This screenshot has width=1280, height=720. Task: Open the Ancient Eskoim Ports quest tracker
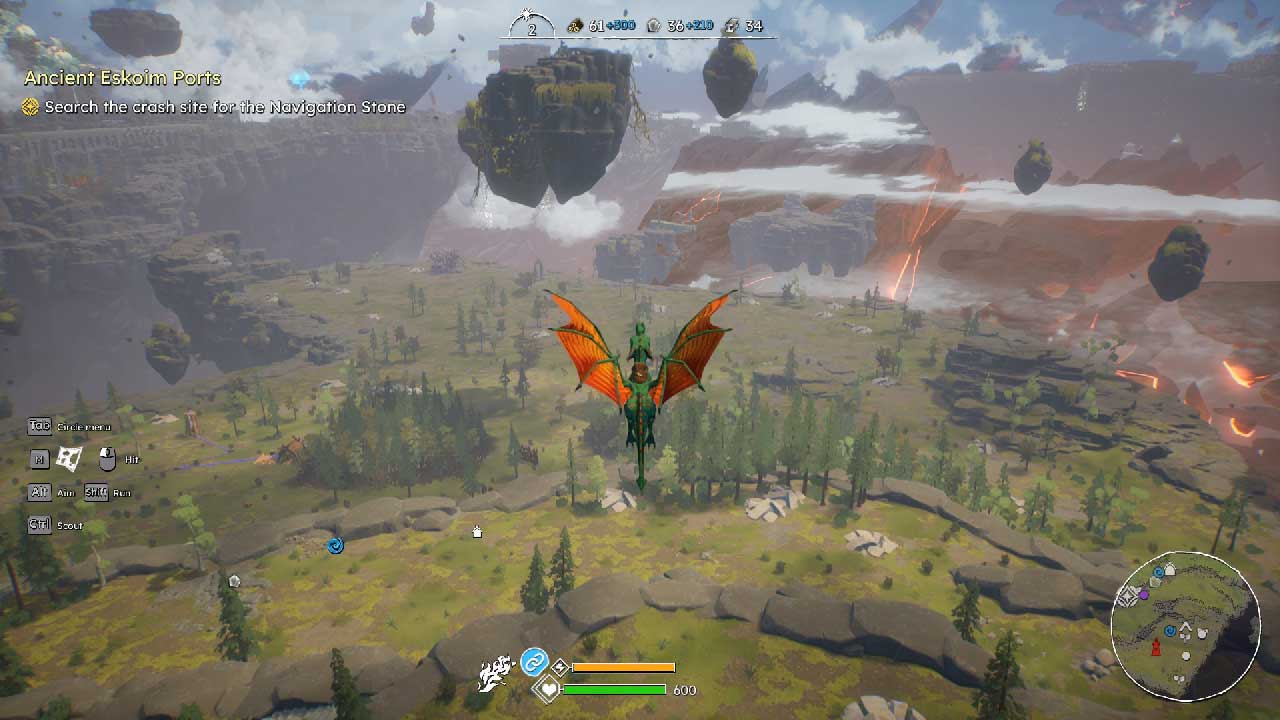tap(122, 78)
